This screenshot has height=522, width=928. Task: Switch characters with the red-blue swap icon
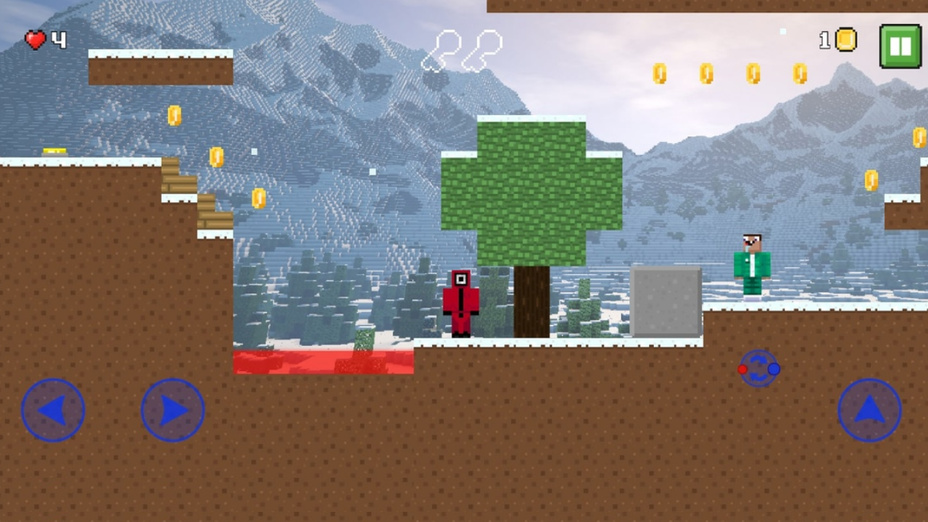759,368
